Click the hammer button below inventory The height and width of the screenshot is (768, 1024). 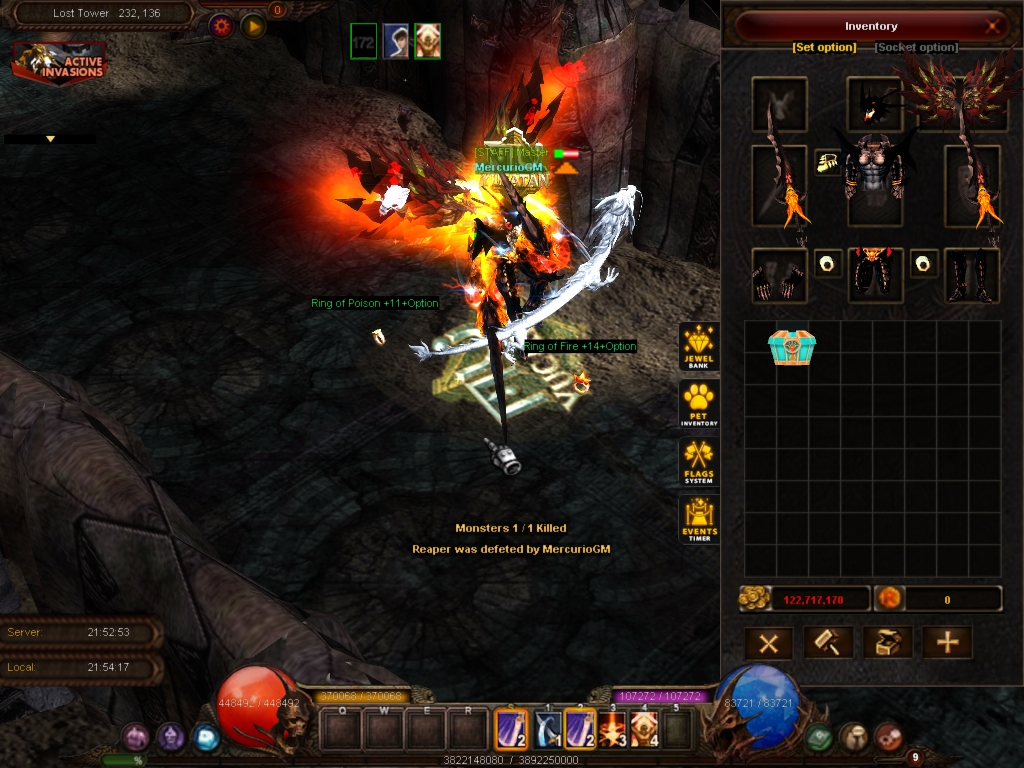tap(828, 642)
